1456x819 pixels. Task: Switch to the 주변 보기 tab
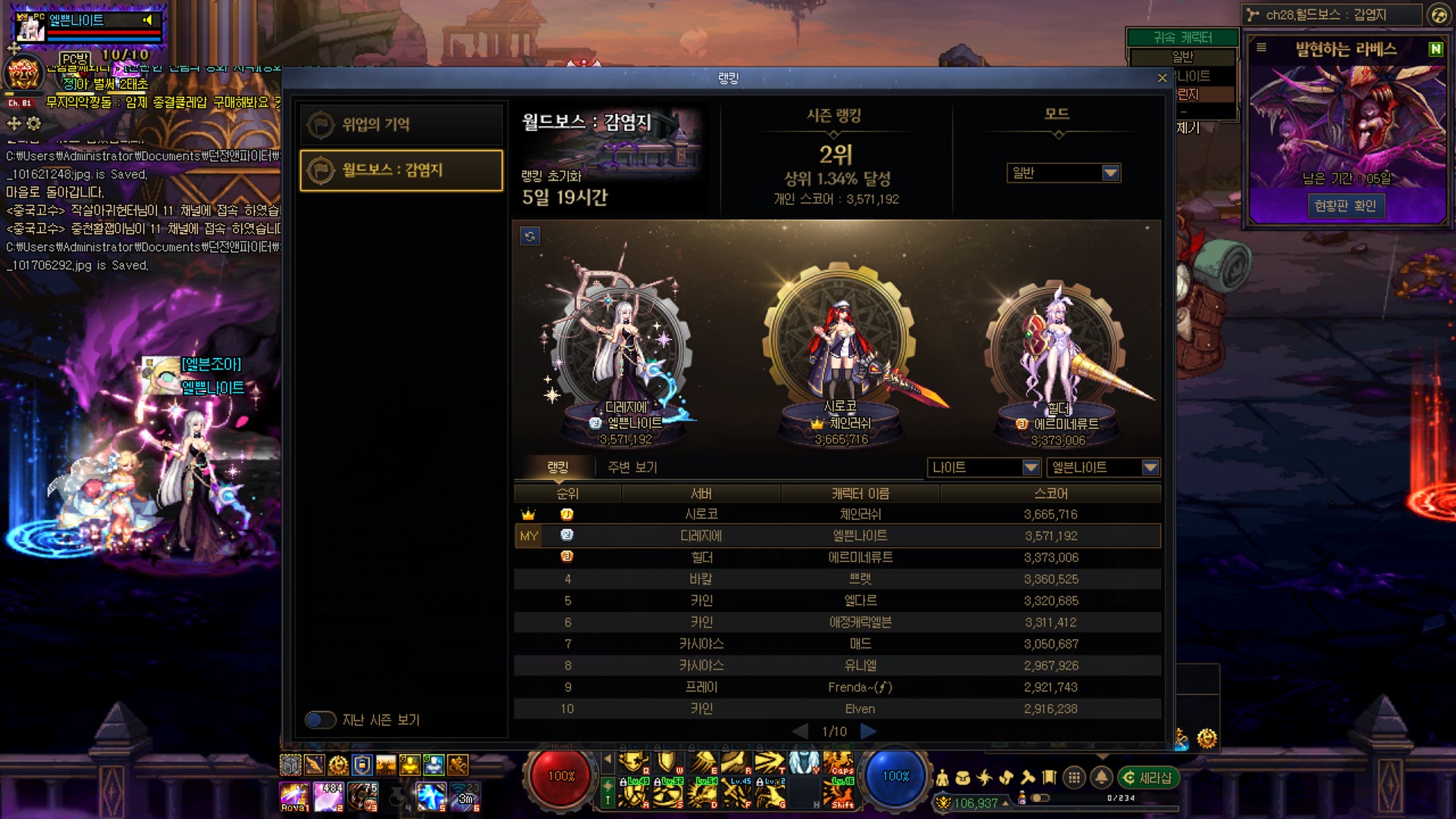pos(632,467)
